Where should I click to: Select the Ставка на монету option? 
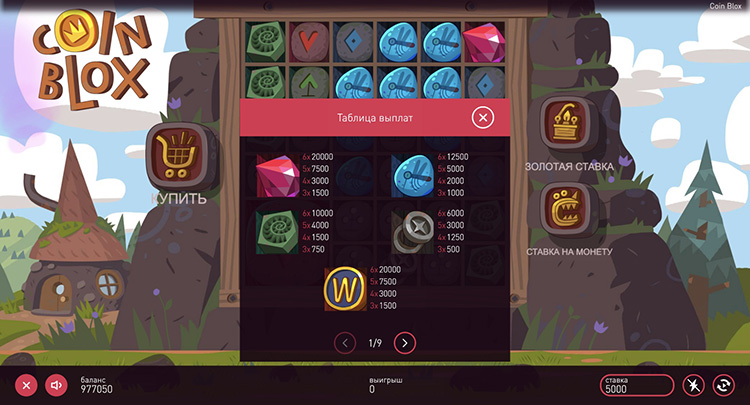pos(568,209)
